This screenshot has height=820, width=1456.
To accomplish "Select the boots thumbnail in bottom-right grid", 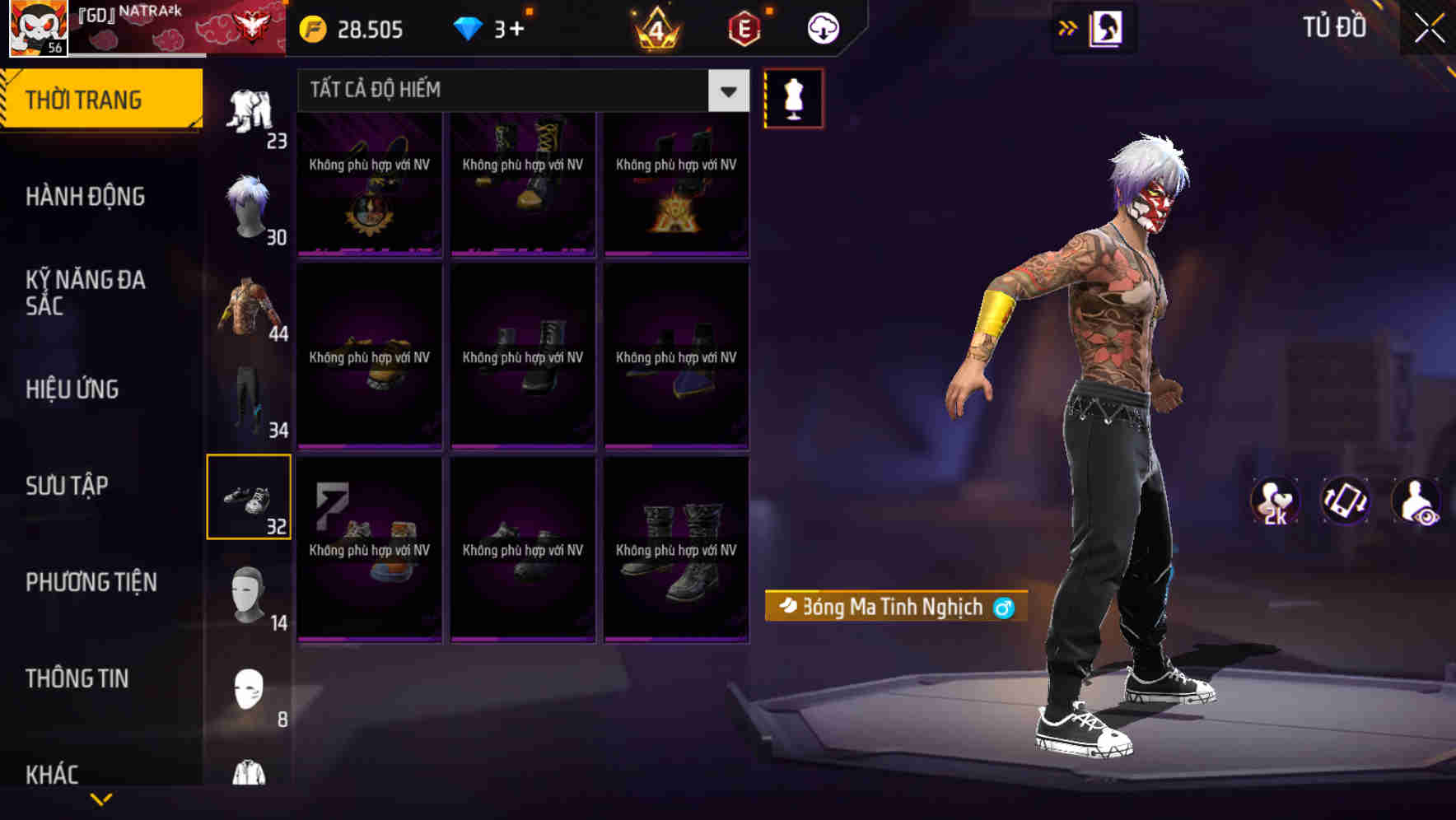I will [x=675, y=550].
